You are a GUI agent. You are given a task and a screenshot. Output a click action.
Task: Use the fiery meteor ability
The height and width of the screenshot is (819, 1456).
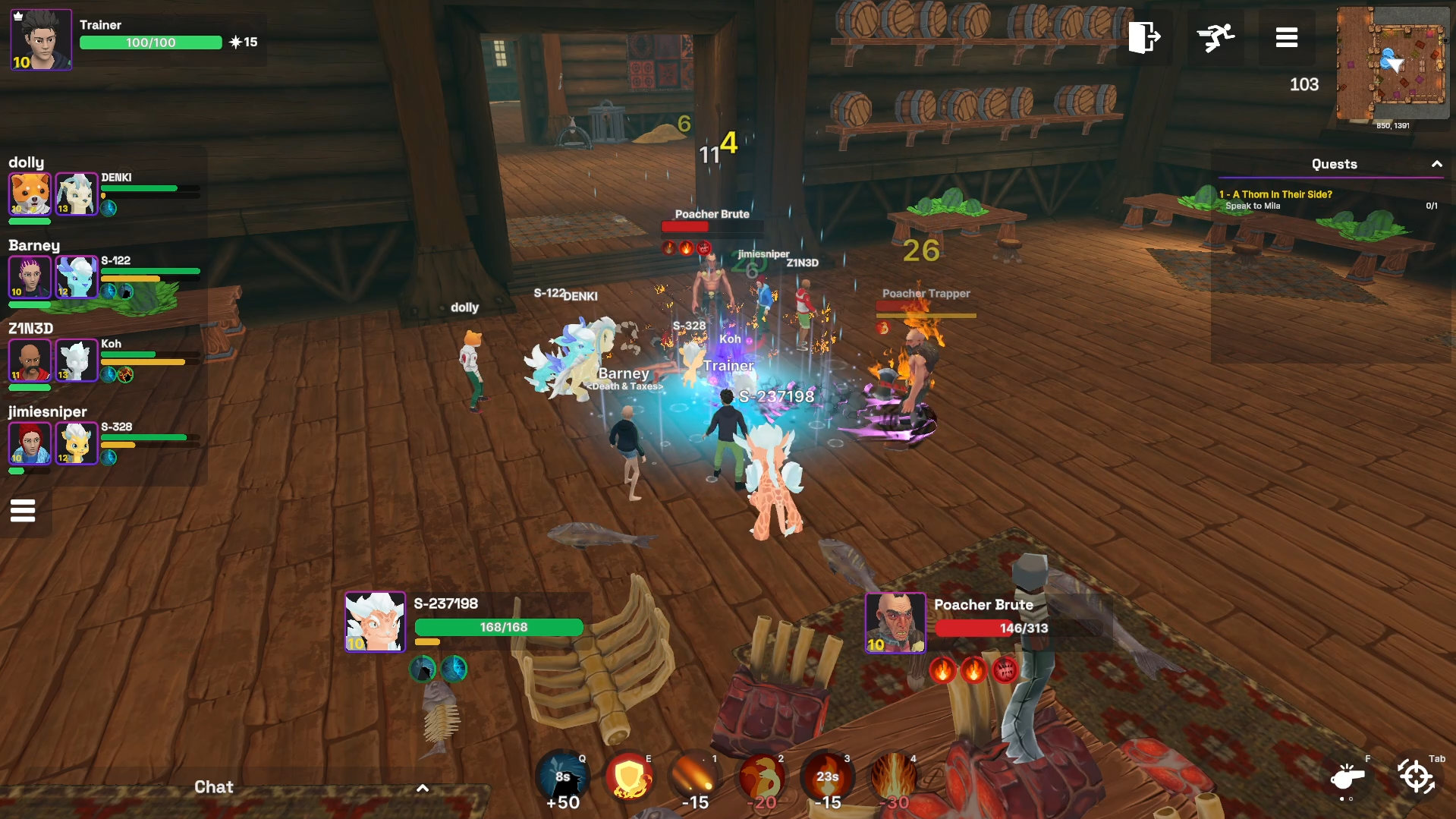(695, 777)
